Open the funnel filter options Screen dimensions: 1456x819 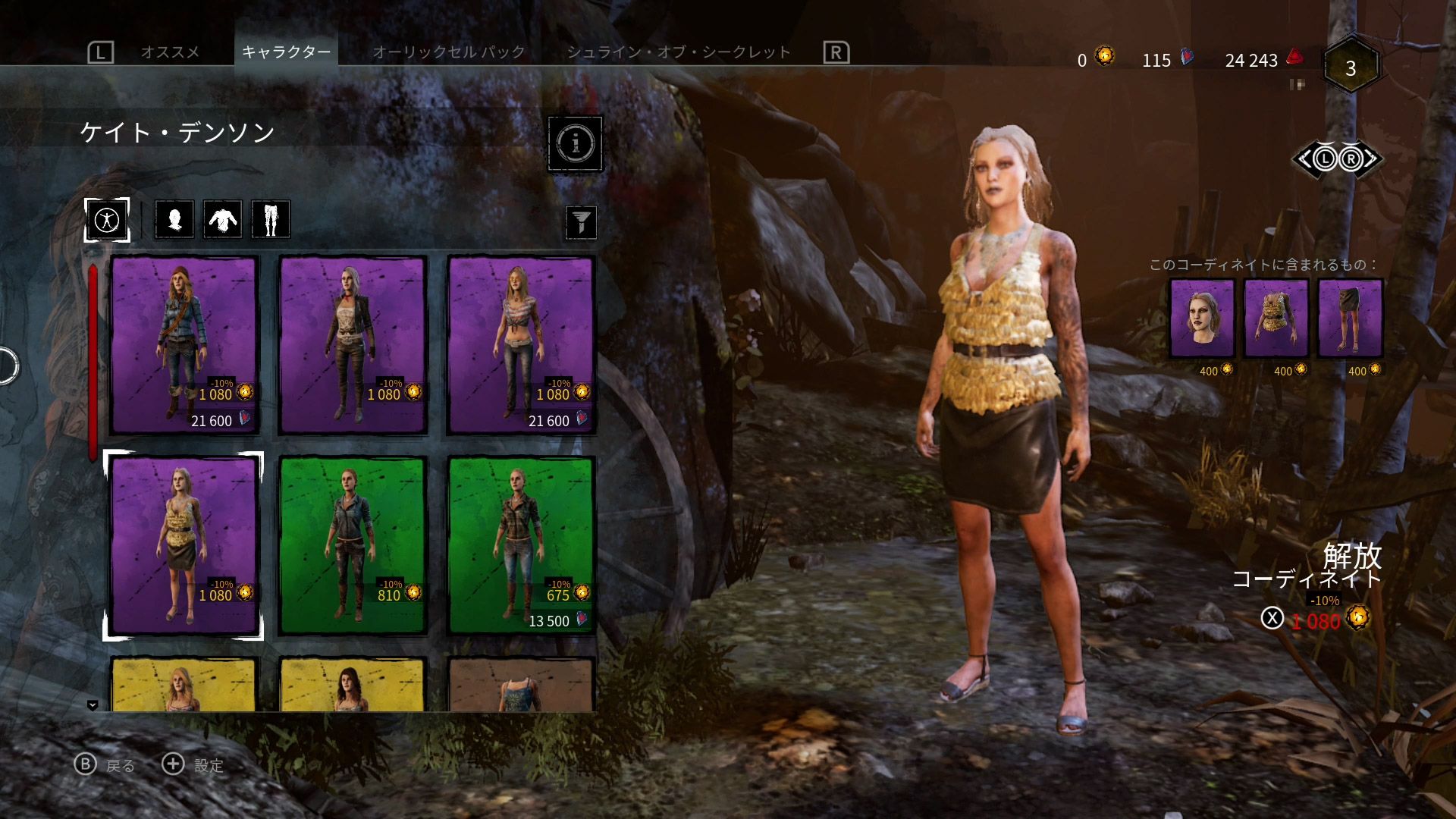[581, 222]
